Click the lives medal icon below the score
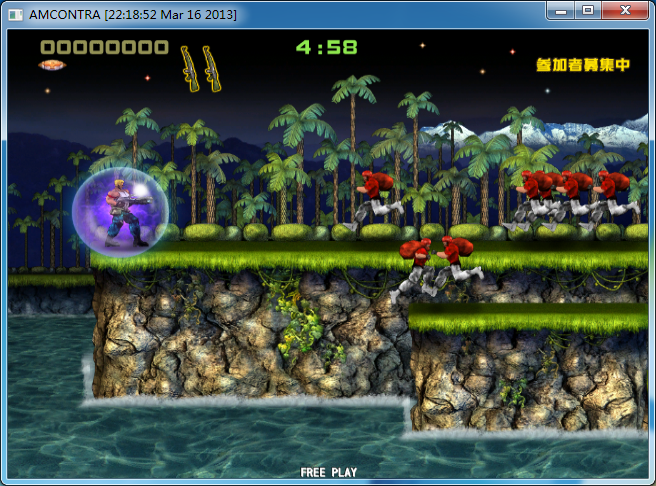Viewport: 656px width, 486px height. (x=52, y=65)
